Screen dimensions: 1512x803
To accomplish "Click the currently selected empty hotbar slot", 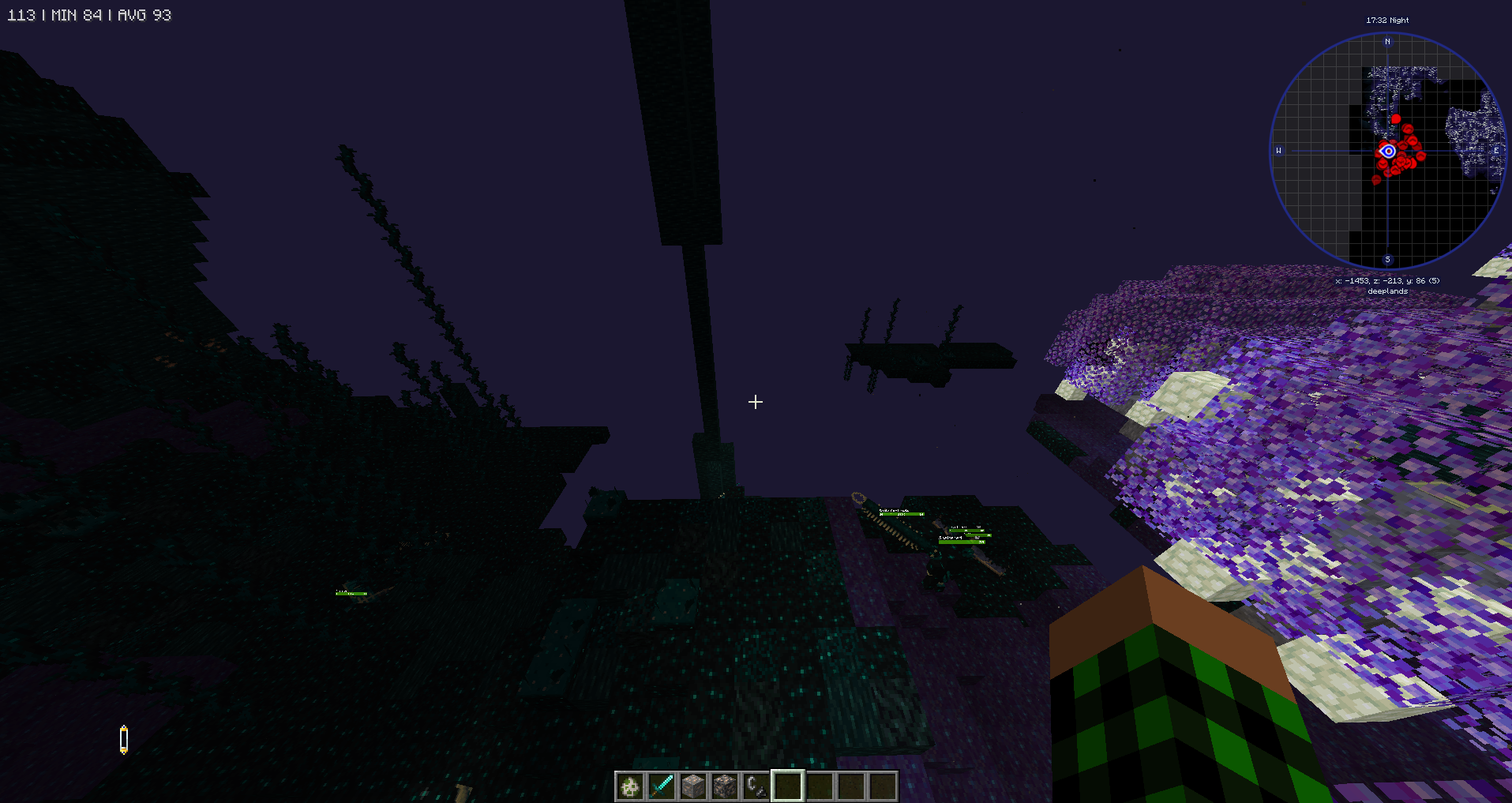I will (x=787, y=786).
